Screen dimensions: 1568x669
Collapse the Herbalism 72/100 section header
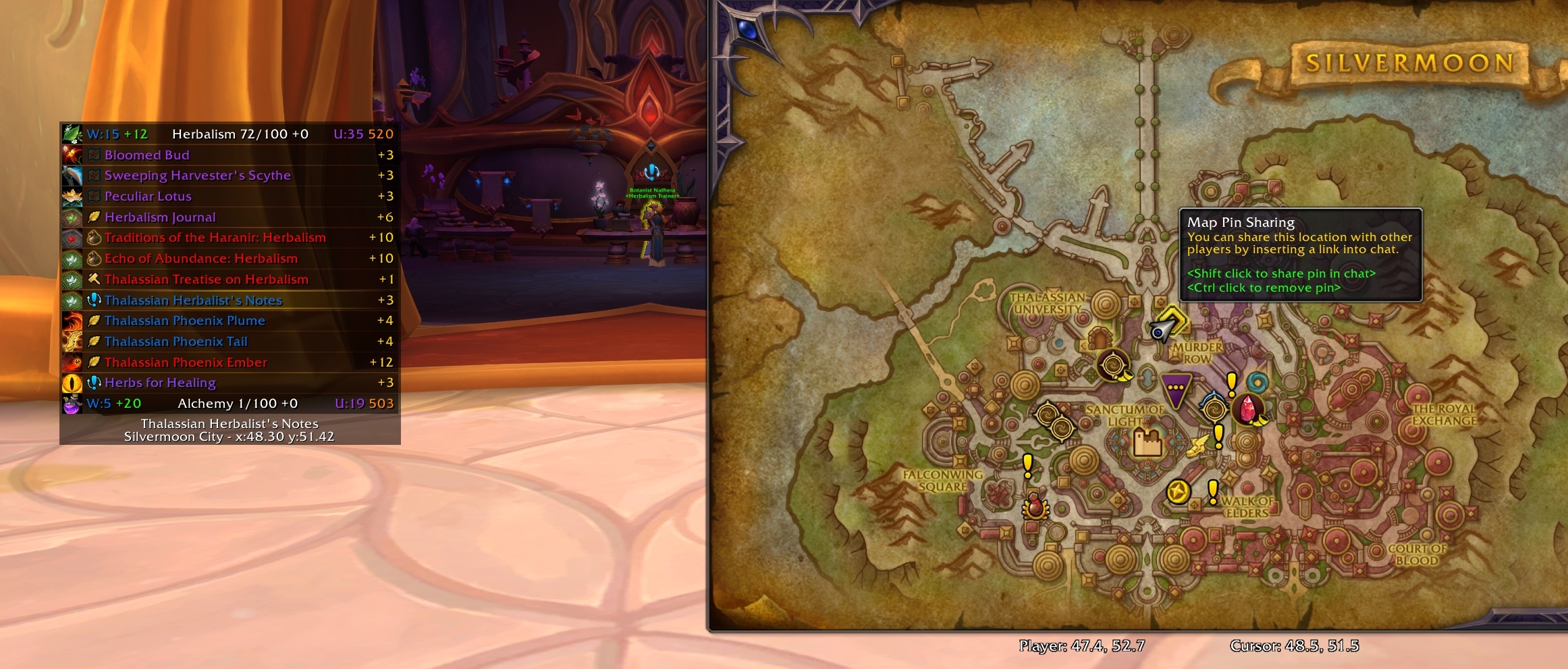coord(240,134)
